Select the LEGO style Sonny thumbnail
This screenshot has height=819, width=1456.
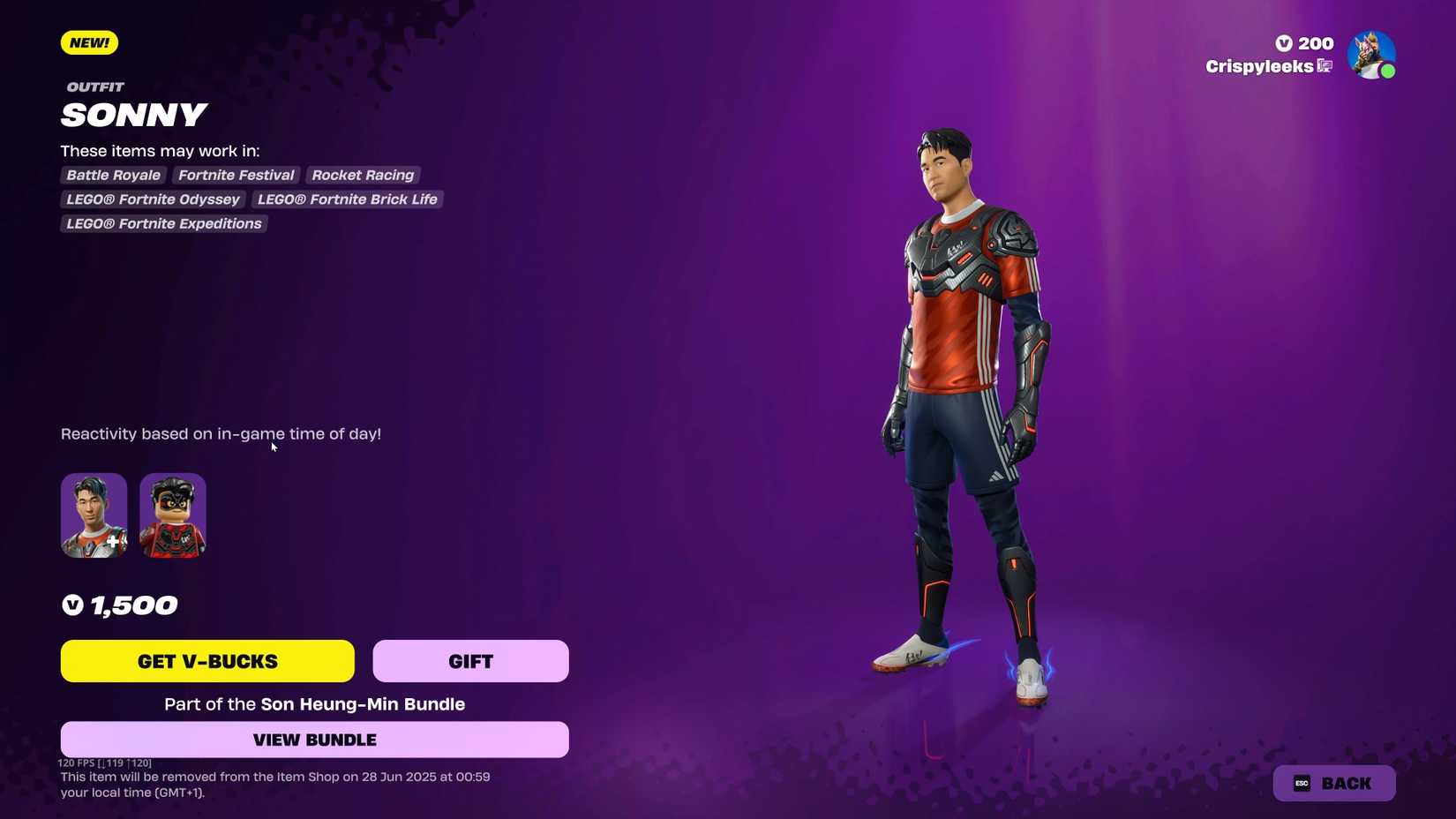coord(172,515)
